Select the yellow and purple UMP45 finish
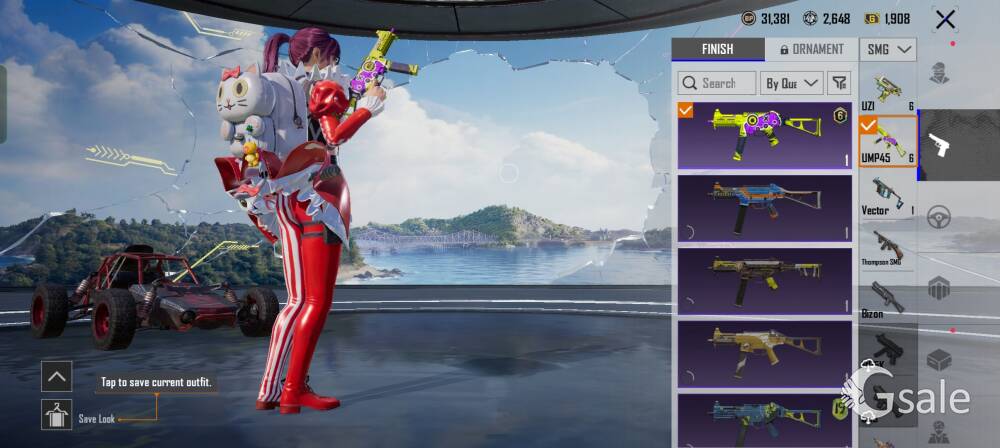 click(x=765, y=136)
